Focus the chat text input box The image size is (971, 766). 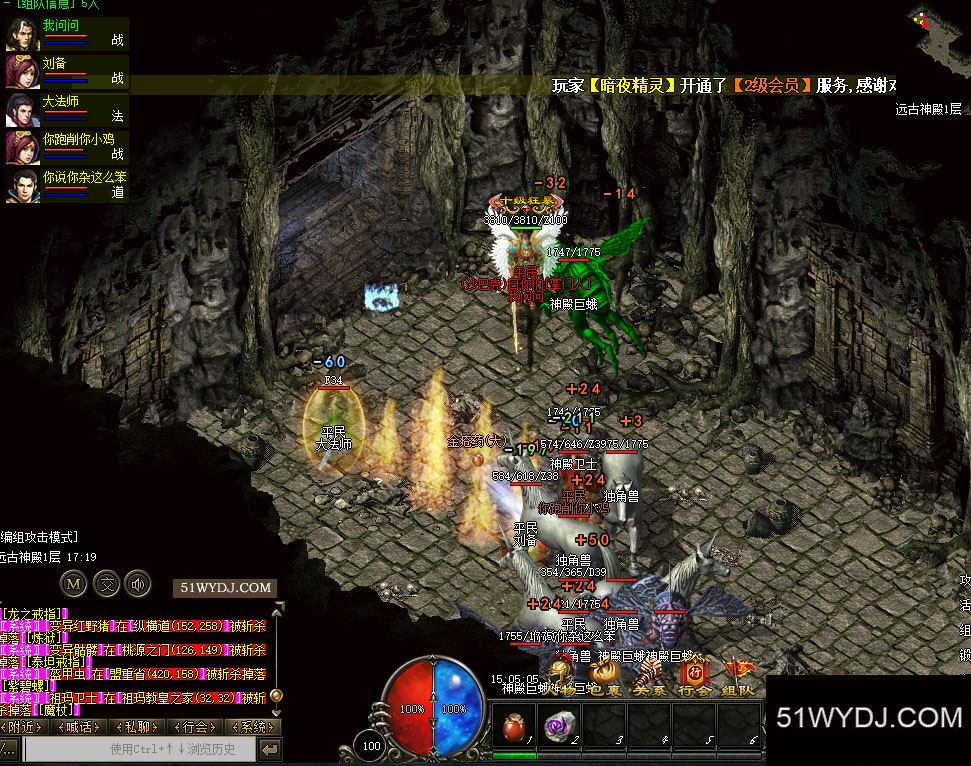click(x=138, y=749)
